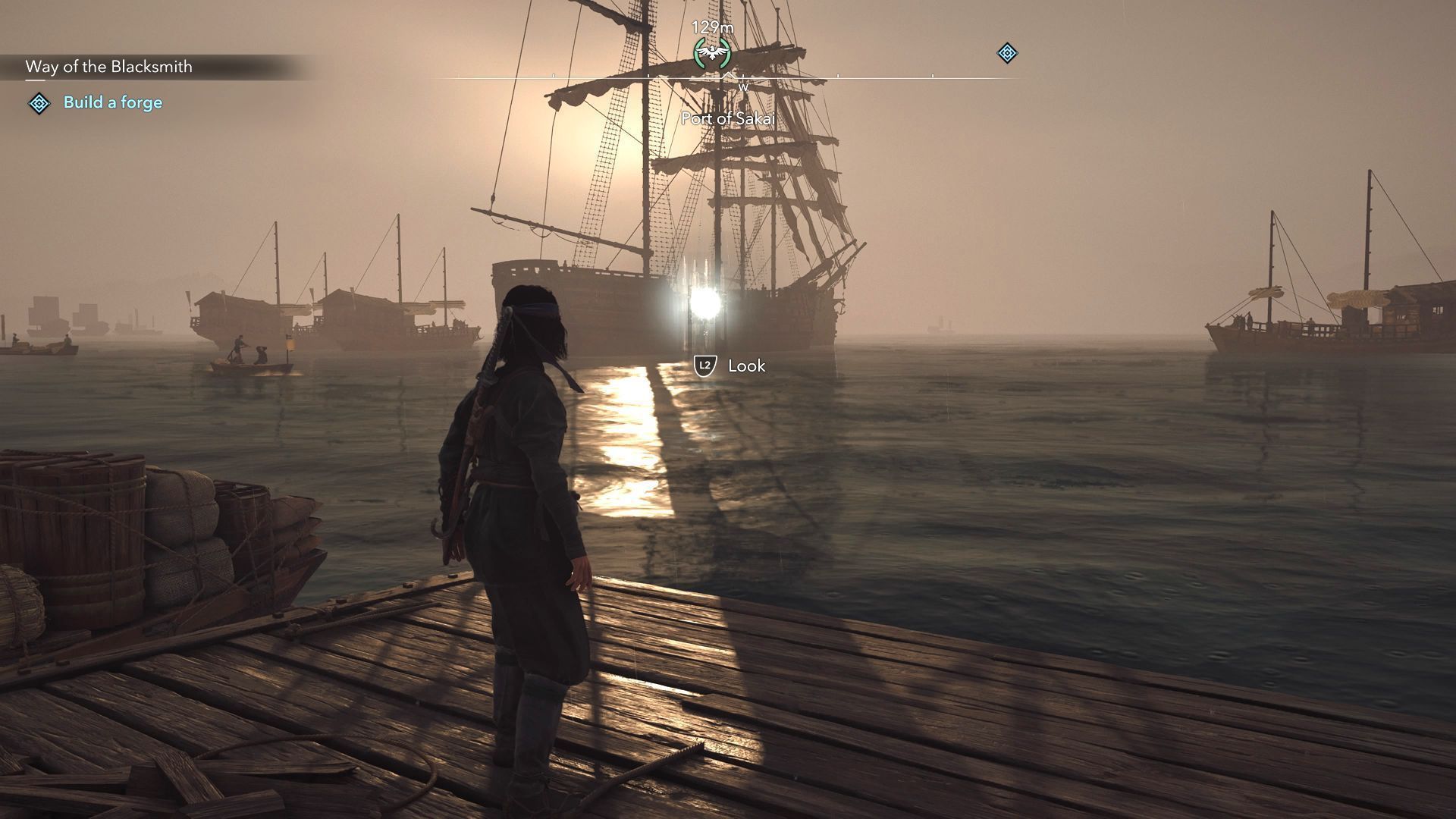The height and width of the screenshot is (819, 1456).
Task: Click the diamond quest marker on compass
Action: pos(1006,53)
